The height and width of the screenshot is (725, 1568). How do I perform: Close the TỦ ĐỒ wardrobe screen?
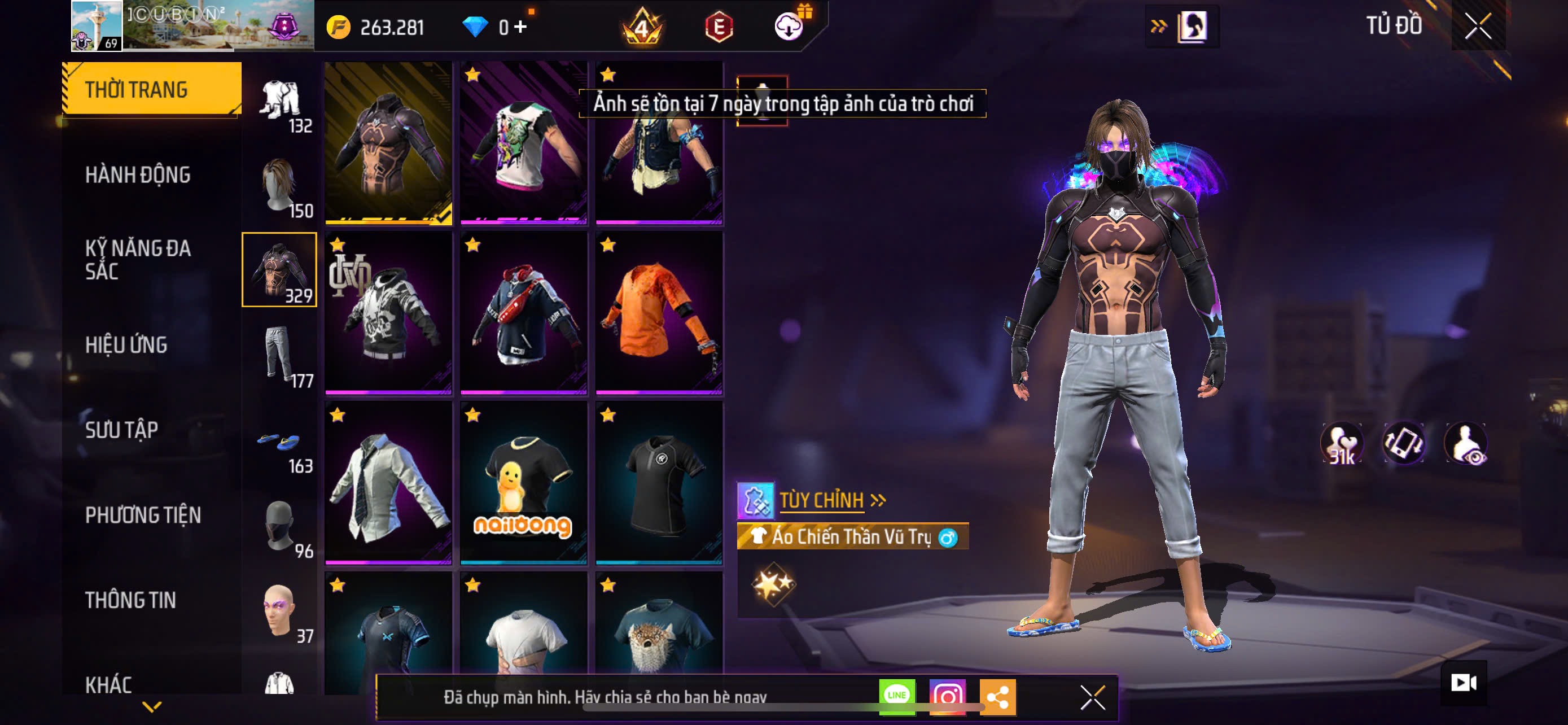click(x=1477, y=26)
